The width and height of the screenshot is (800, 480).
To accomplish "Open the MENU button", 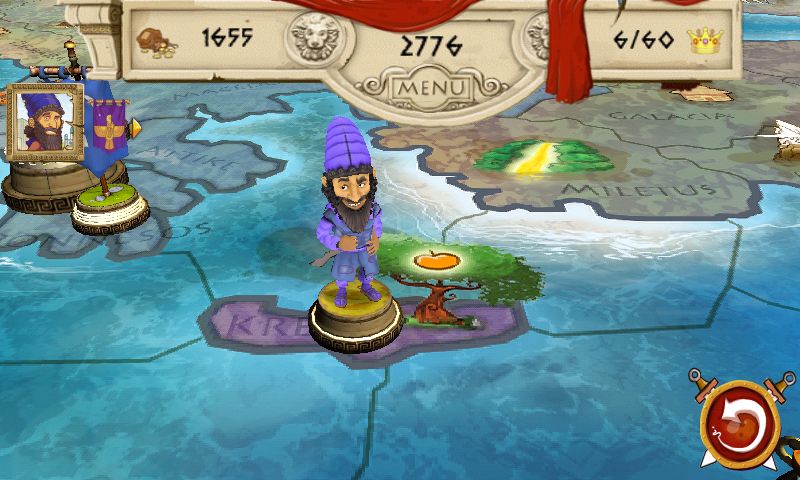I will (432, 87).
